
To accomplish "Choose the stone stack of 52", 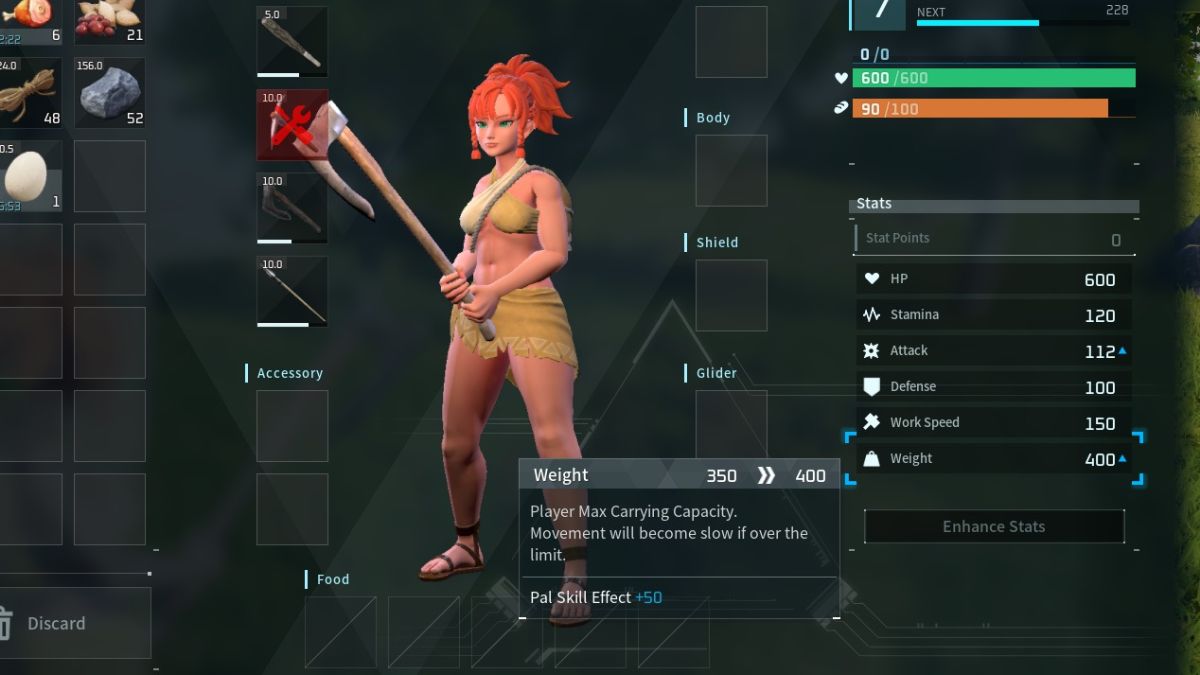I will point(109,93).
